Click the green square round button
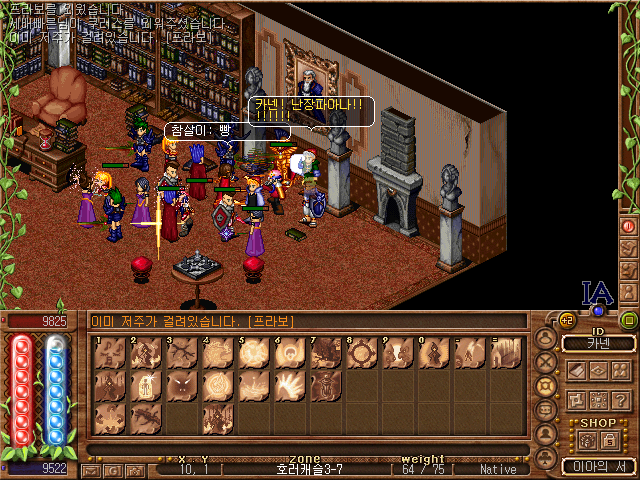 (629, 321)
